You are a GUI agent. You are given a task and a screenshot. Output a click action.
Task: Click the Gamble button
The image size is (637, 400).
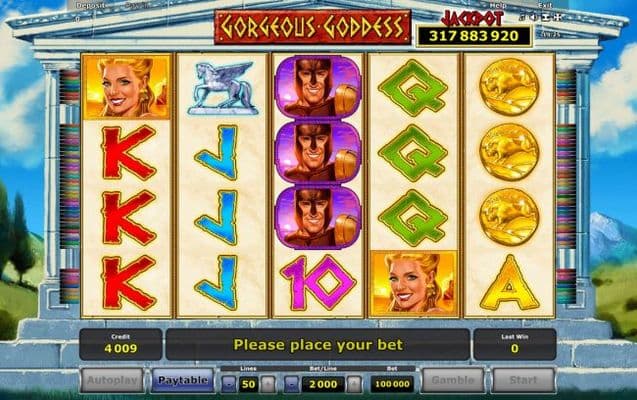451,380
